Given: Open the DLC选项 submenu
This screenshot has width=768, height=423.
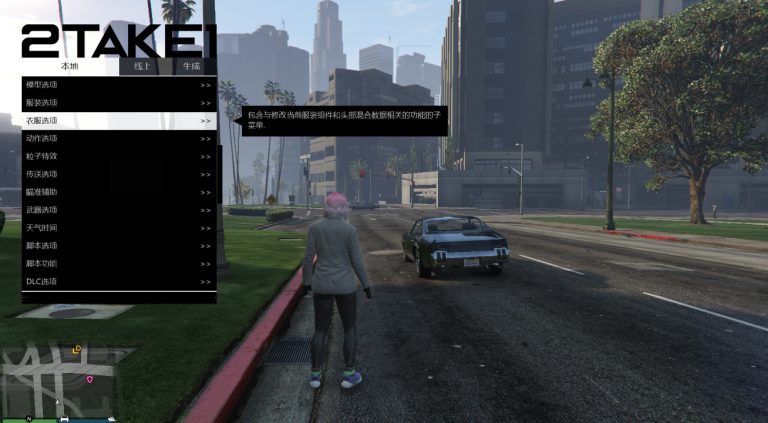Looking at the screenshot, I should (118, 282).
